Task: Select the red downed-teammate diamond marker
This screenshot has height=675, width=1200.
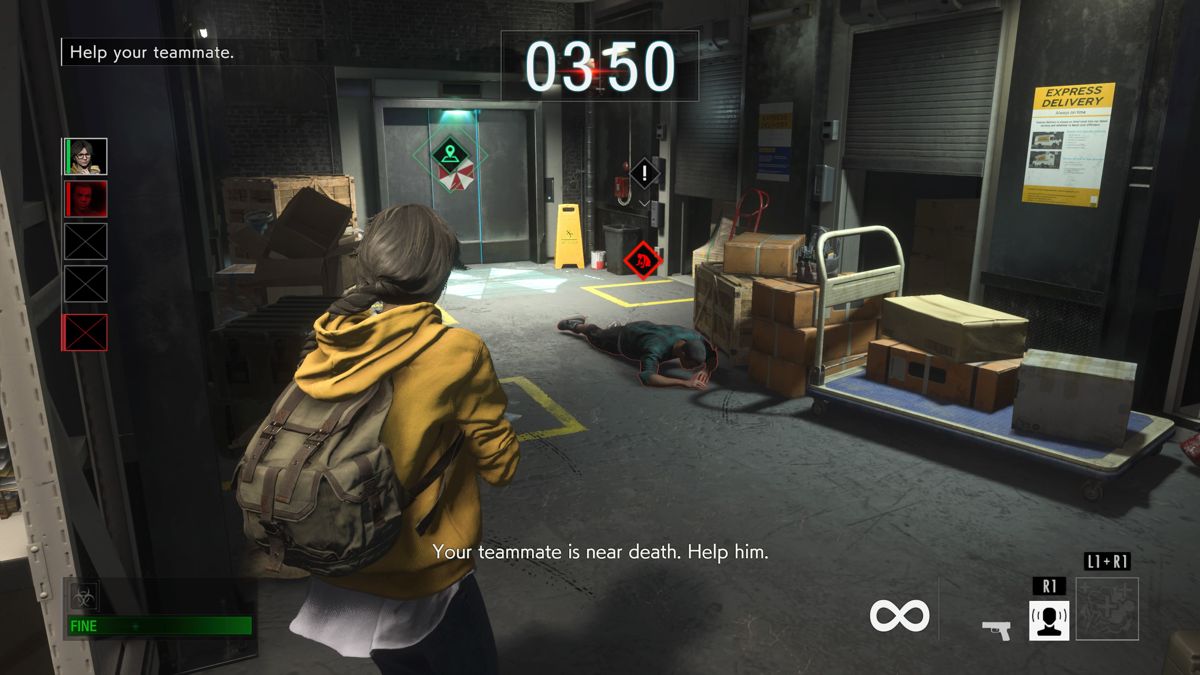Action: click(x=643, y=260)
